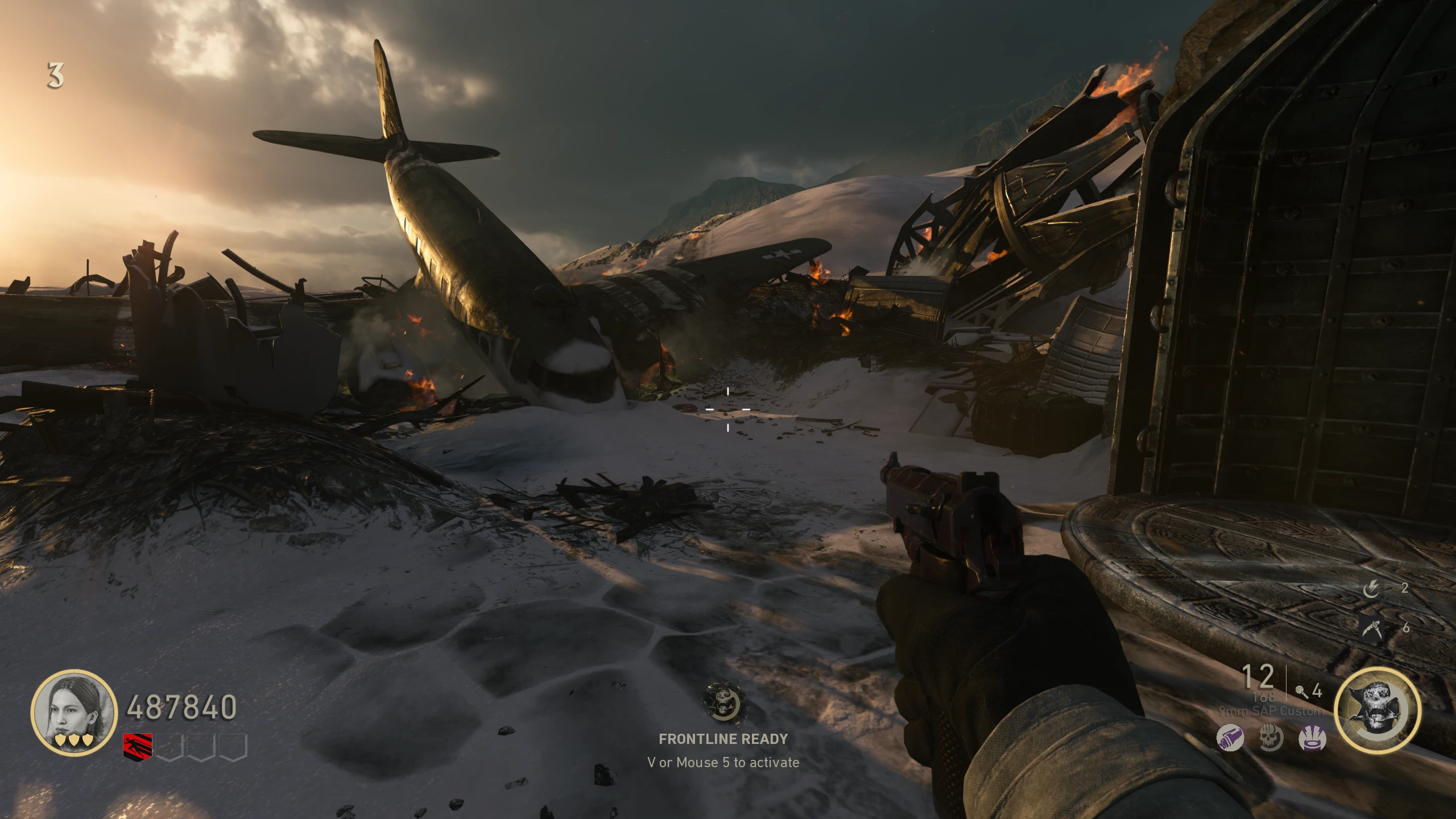Select the red running-figure perk badge
The image size is (1456, 819).
point(138,747)
